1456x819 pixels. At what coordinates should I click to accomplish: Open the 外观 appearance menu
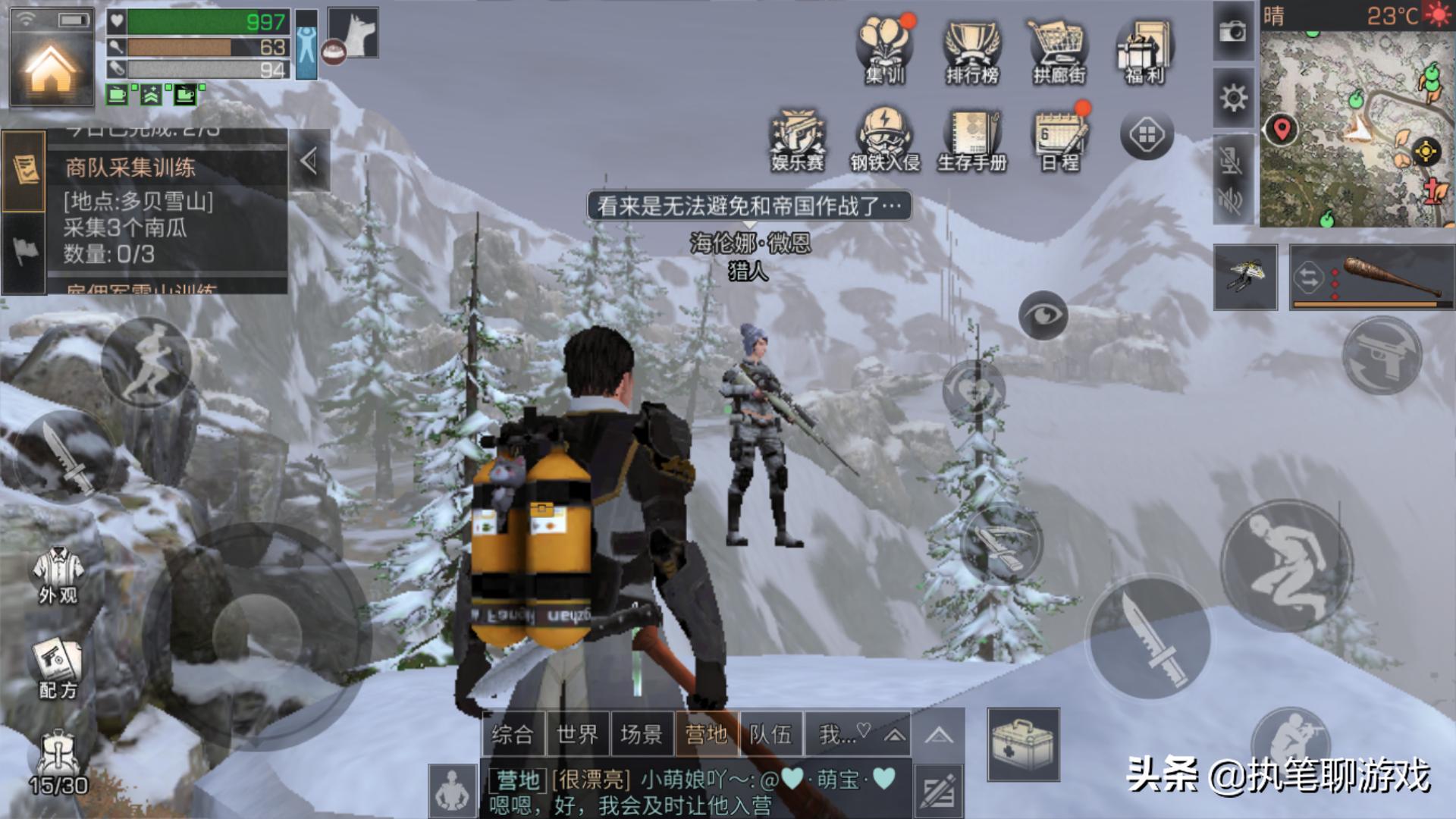58,576
